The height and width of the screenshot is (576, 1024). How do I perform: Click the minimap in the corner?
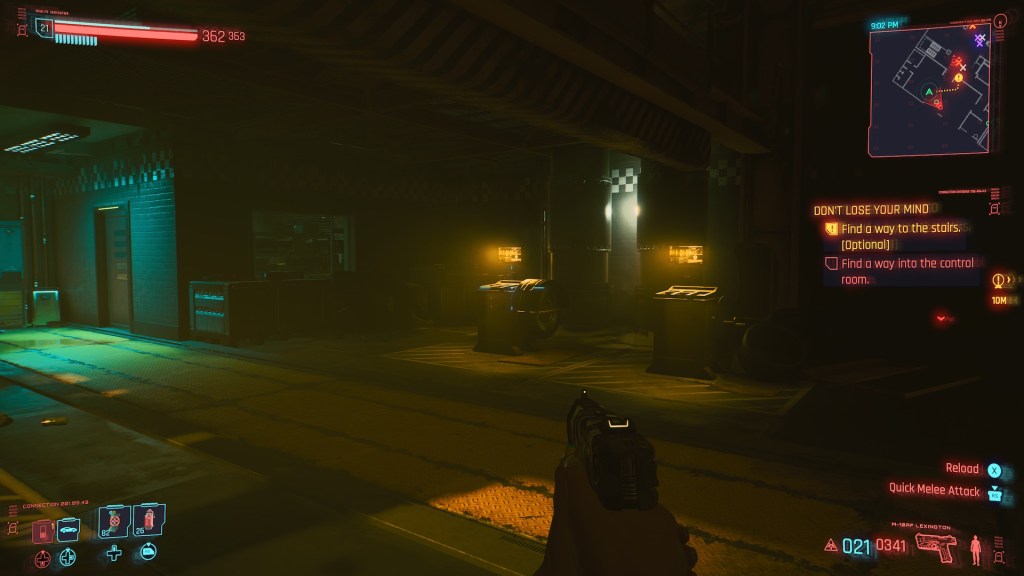point(929,90)
